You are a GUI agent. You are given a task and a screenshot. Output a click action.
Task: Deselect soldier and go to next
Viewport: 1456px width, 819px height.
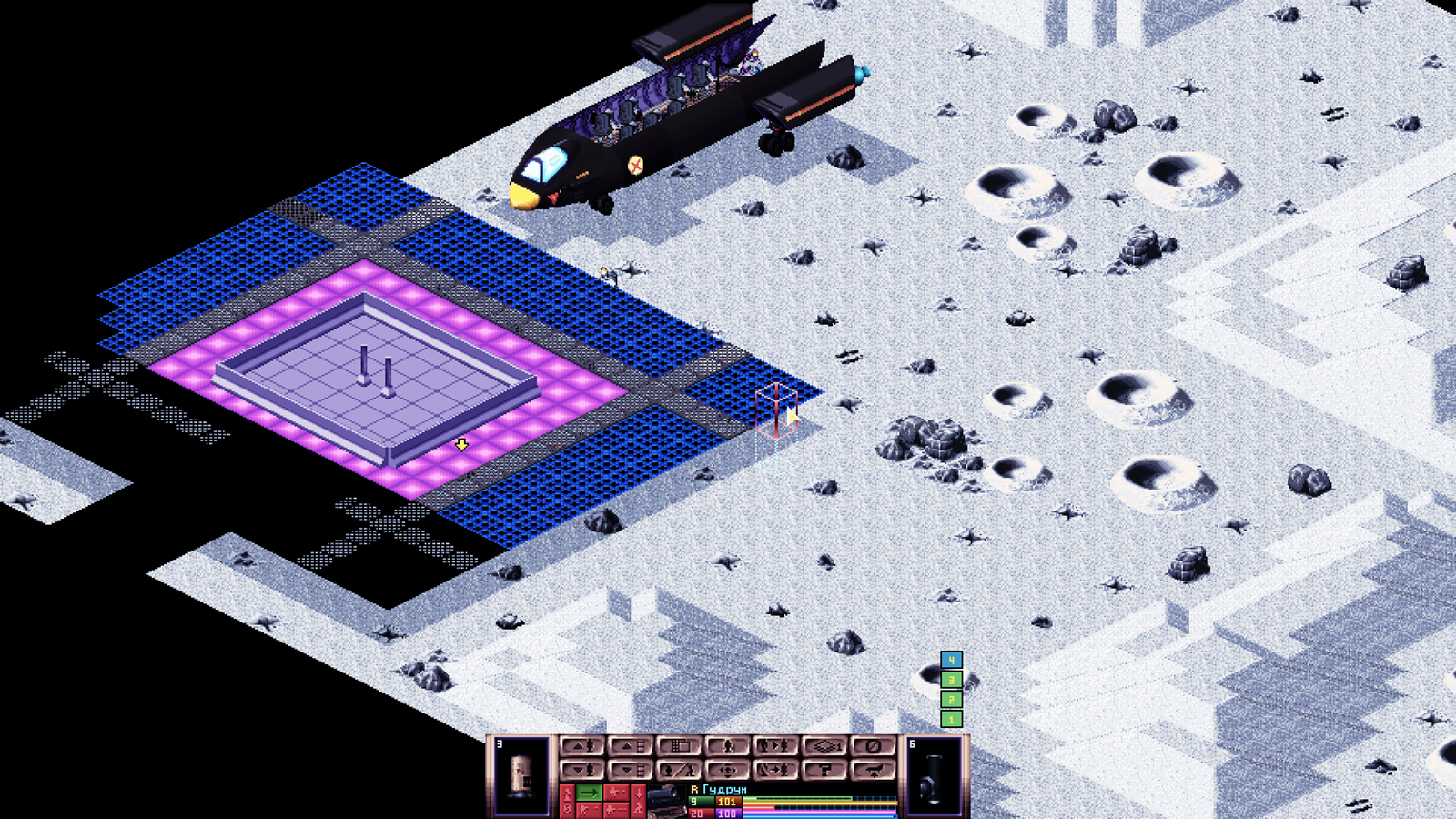tap(774, 770)
